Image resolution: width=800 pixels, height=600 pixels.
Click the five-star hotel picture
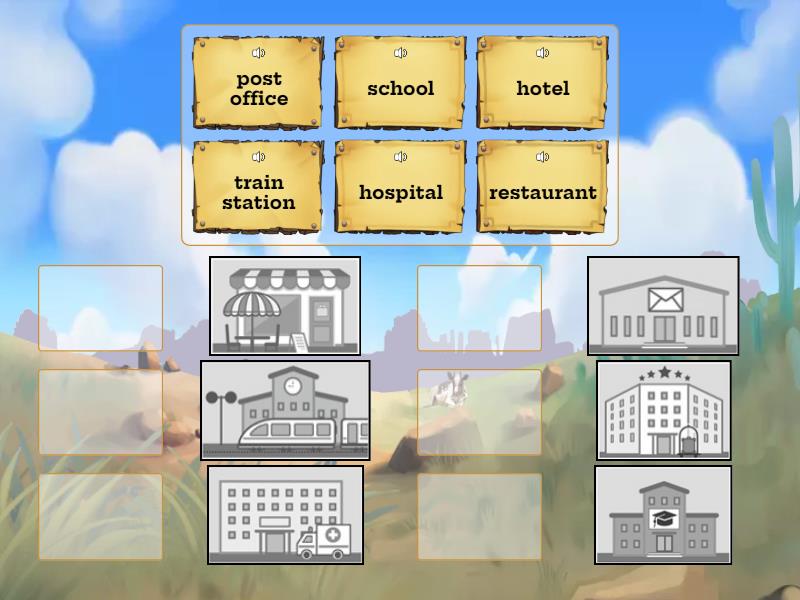click(663, 410)
